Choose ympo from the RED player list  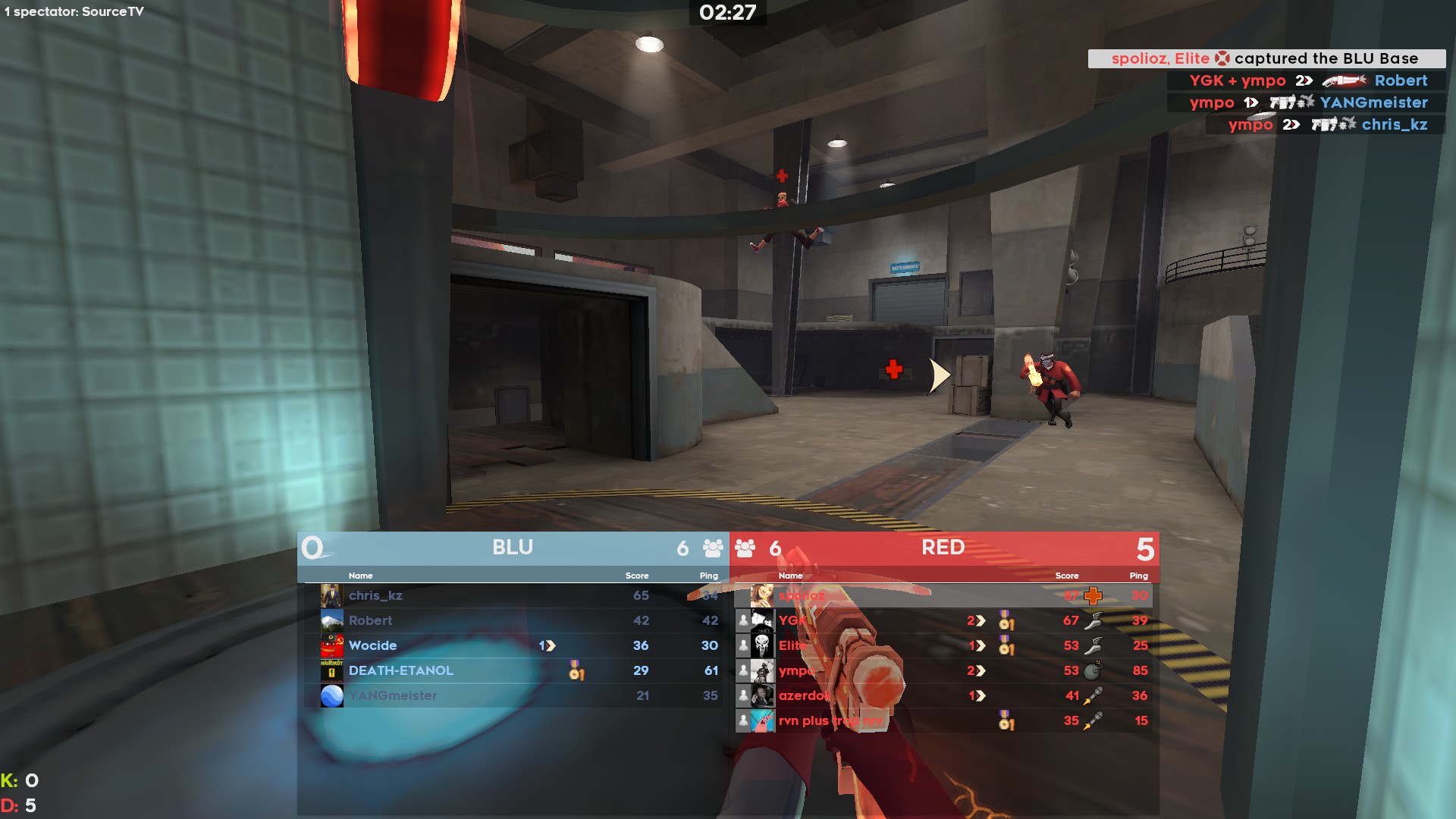pyautogui.click(x=796, y=670)
